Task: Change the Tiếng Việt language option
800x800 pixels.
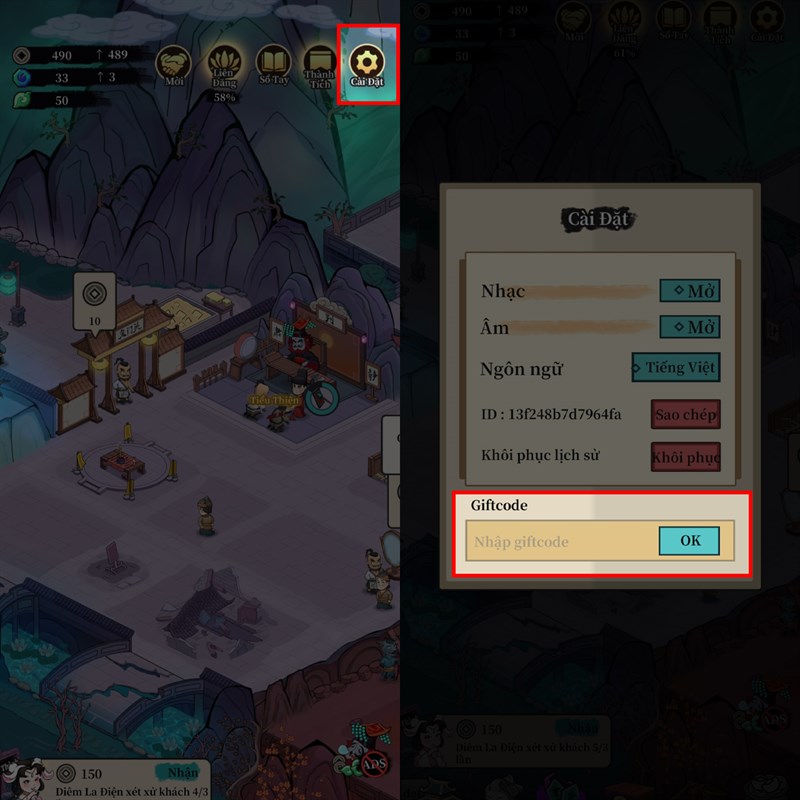Action: click(x=675, y=367)
